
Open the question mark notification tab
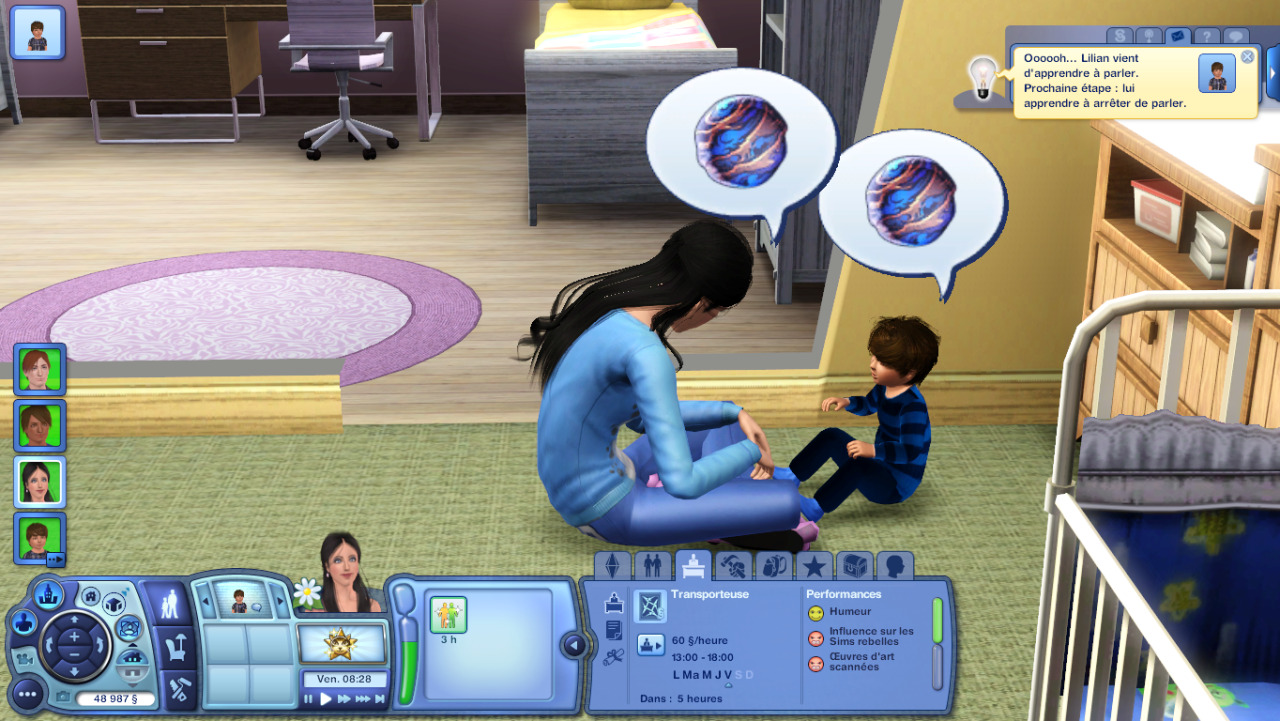click(1208, 36)
